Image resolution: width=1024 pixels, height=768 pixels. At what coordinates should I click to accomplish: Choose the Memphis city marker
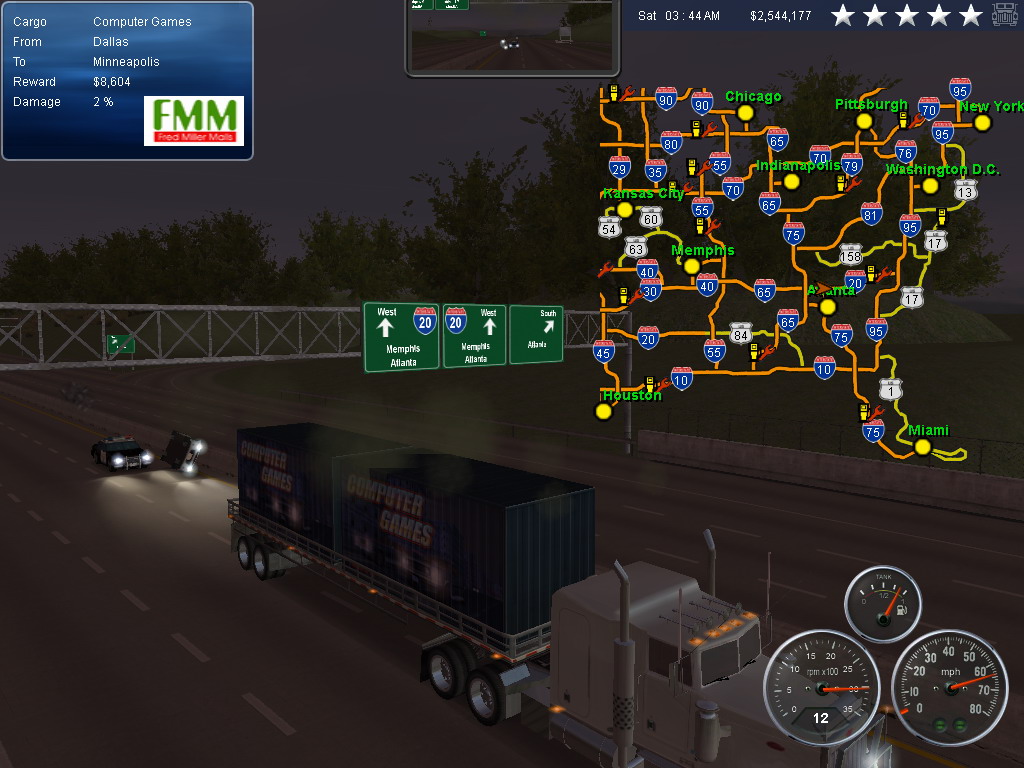tap(691, 266)
